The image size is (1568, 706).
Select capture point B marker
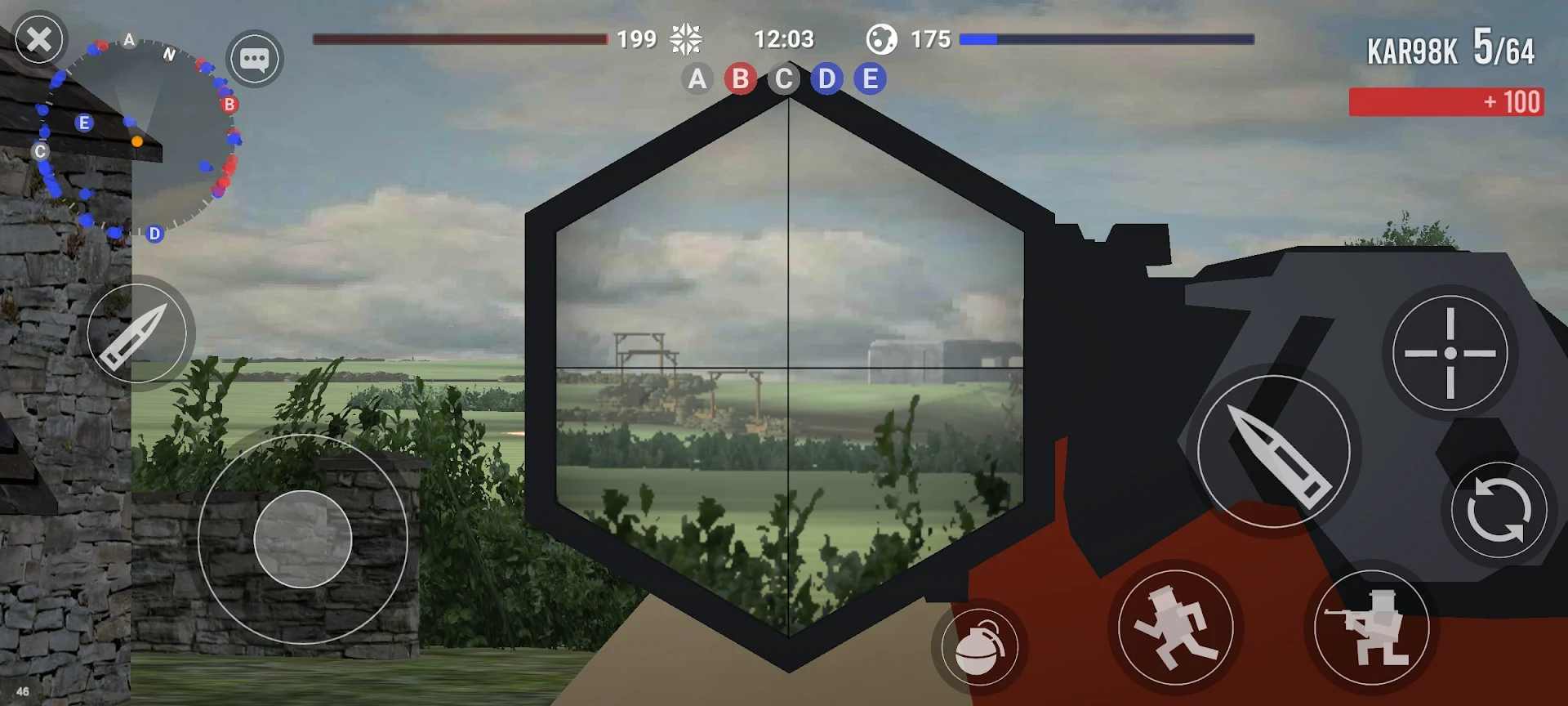[x=741, y=79]
